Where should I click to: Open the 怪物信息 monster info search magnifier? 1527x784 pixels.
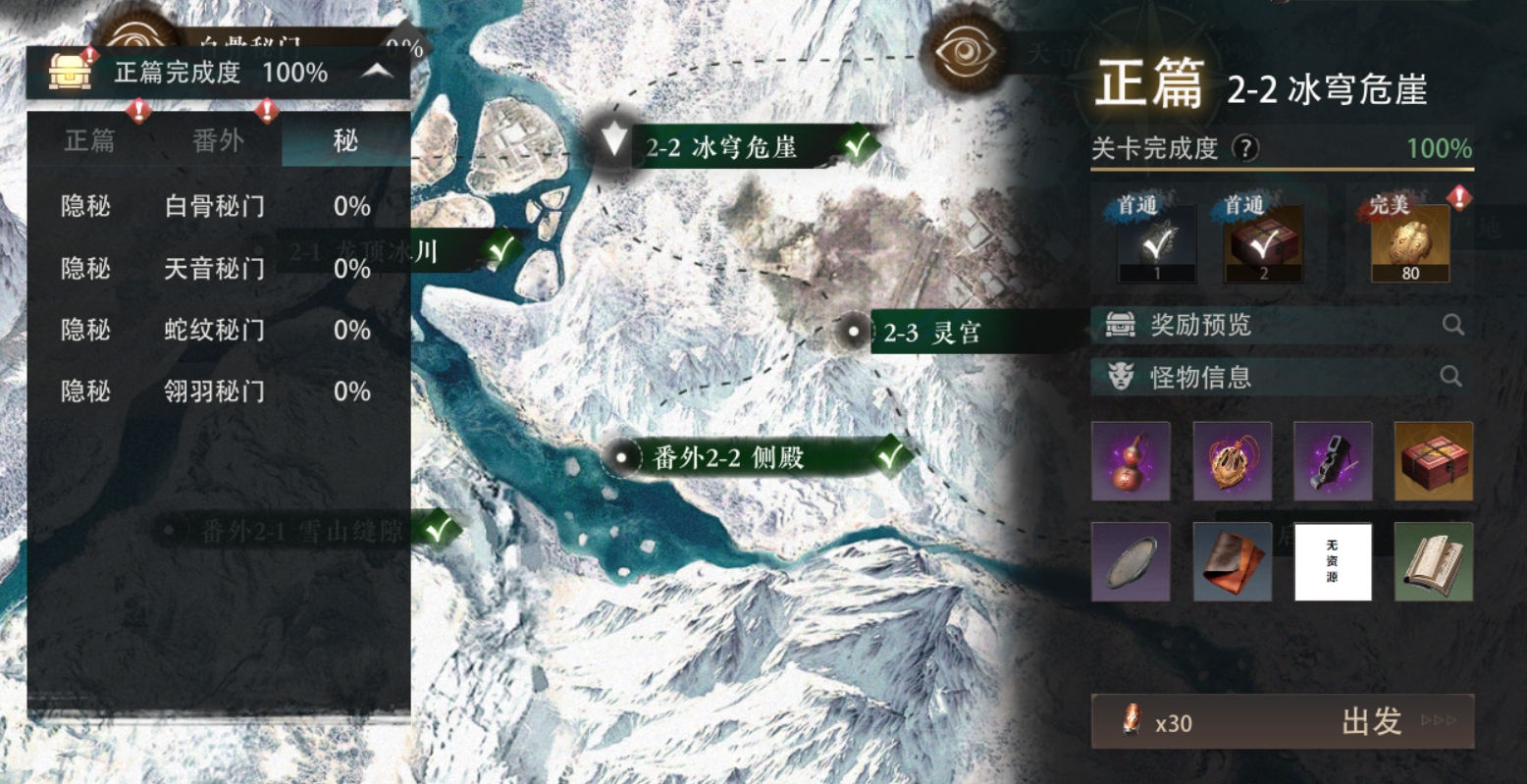pos(1450,376)
